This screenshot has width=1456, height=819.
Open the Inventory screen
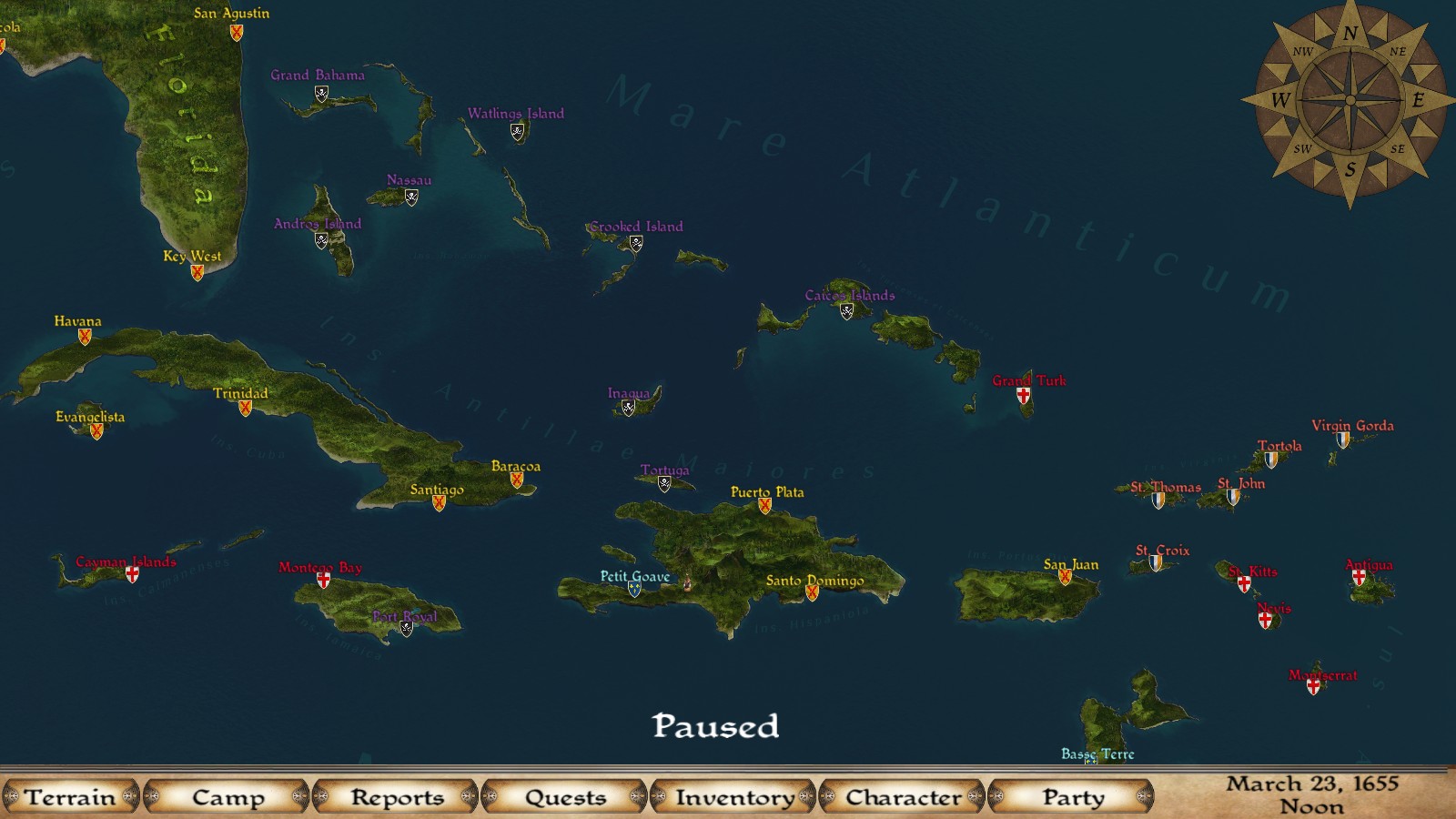(734, 797)
